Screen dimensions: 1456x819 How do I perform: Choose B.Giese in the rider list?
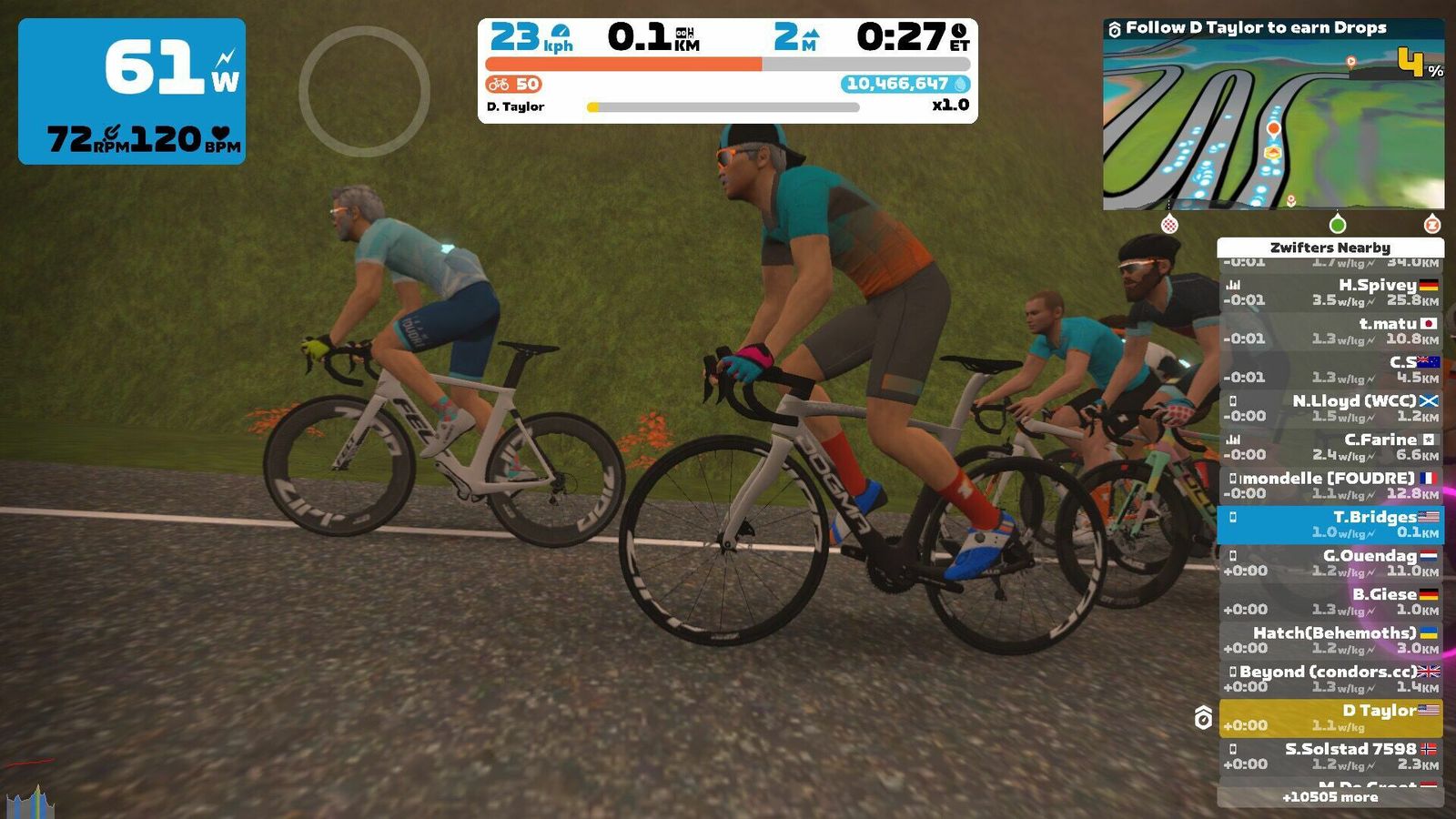pos(1330,602)
